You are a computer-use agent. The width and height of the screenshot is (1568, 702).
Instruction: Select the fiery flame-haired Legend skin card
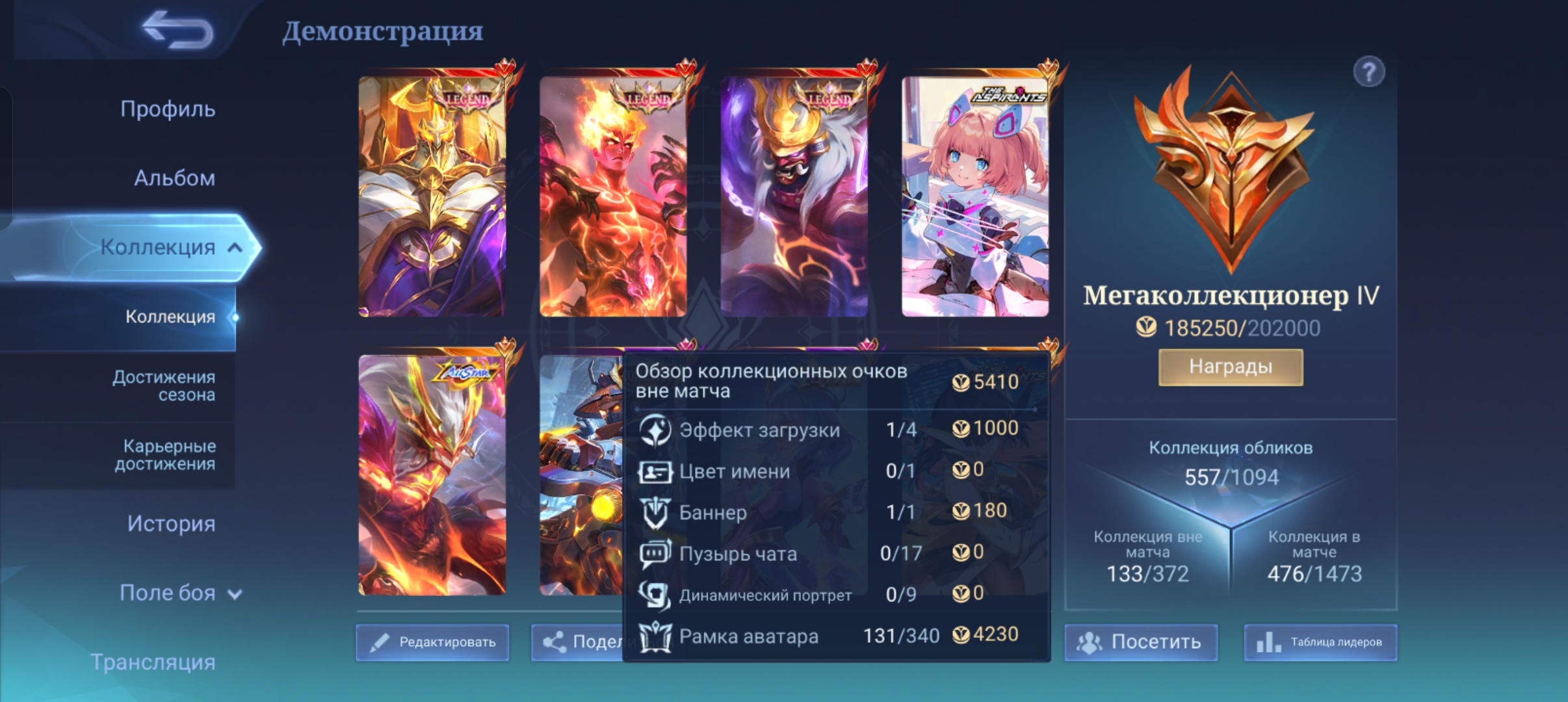(613, 196)
